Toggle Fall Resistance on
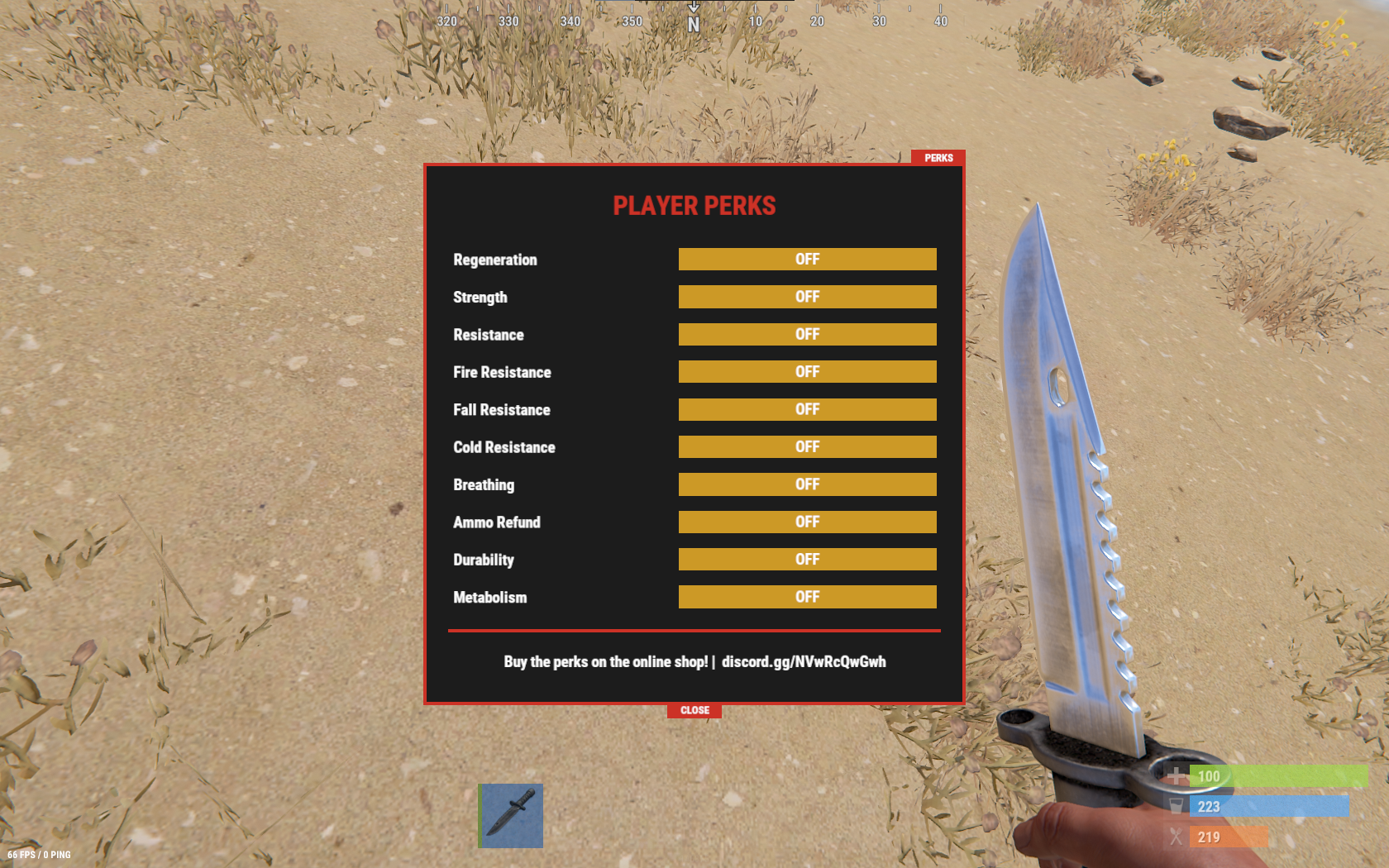The image size is (1389, 868). [x=807, y=409]
